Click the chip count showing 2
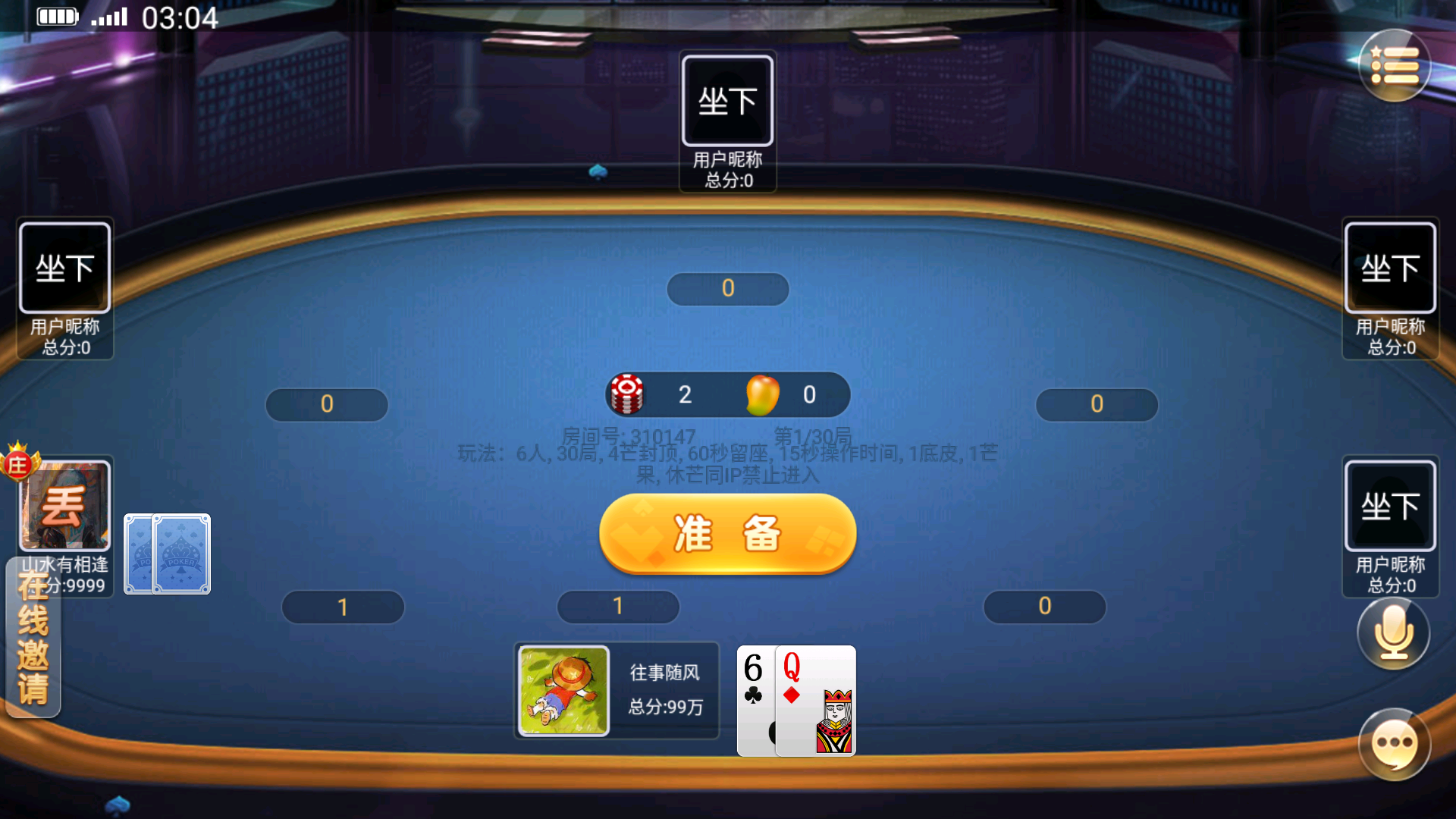Viewport: 1456px width, 819px height. click(x=685, y=393)
